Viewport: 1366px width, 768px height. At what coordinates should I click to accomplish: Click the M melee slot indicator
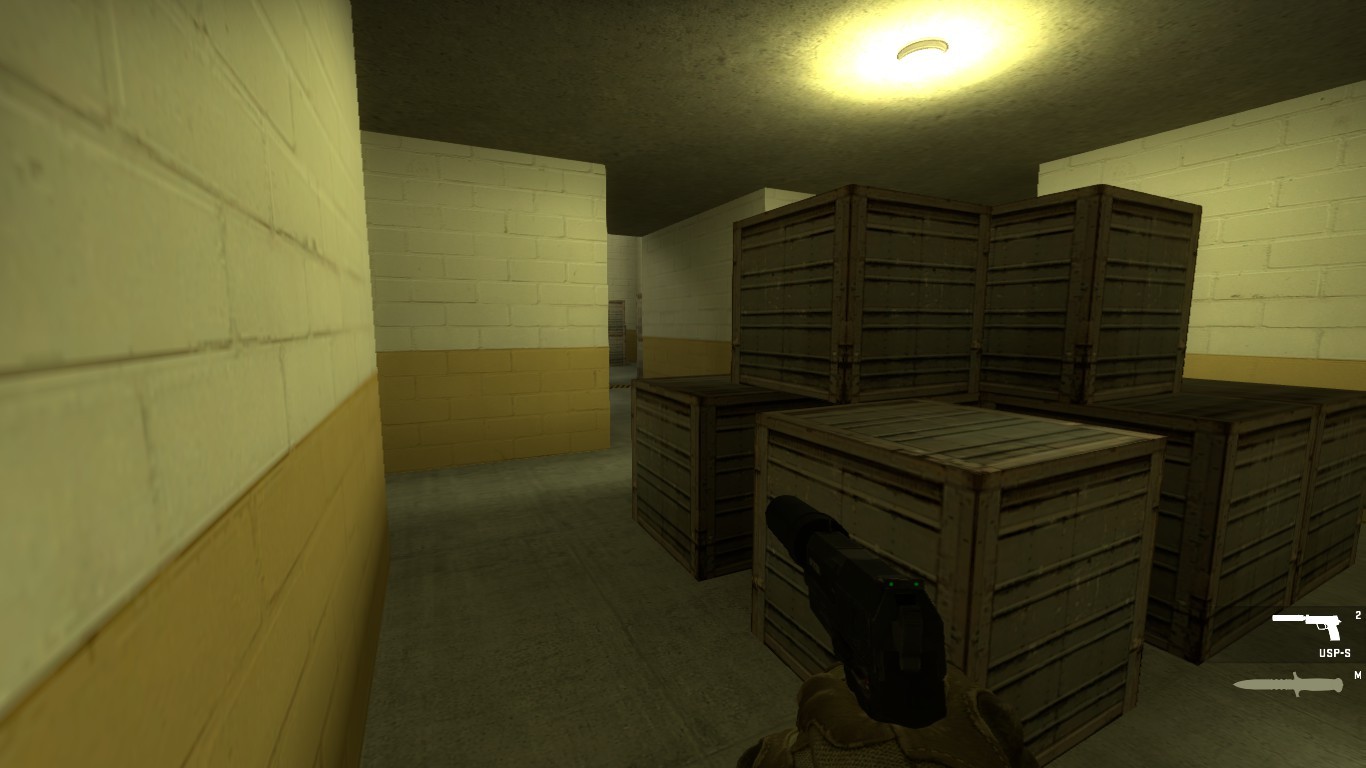click(1358, 674)
